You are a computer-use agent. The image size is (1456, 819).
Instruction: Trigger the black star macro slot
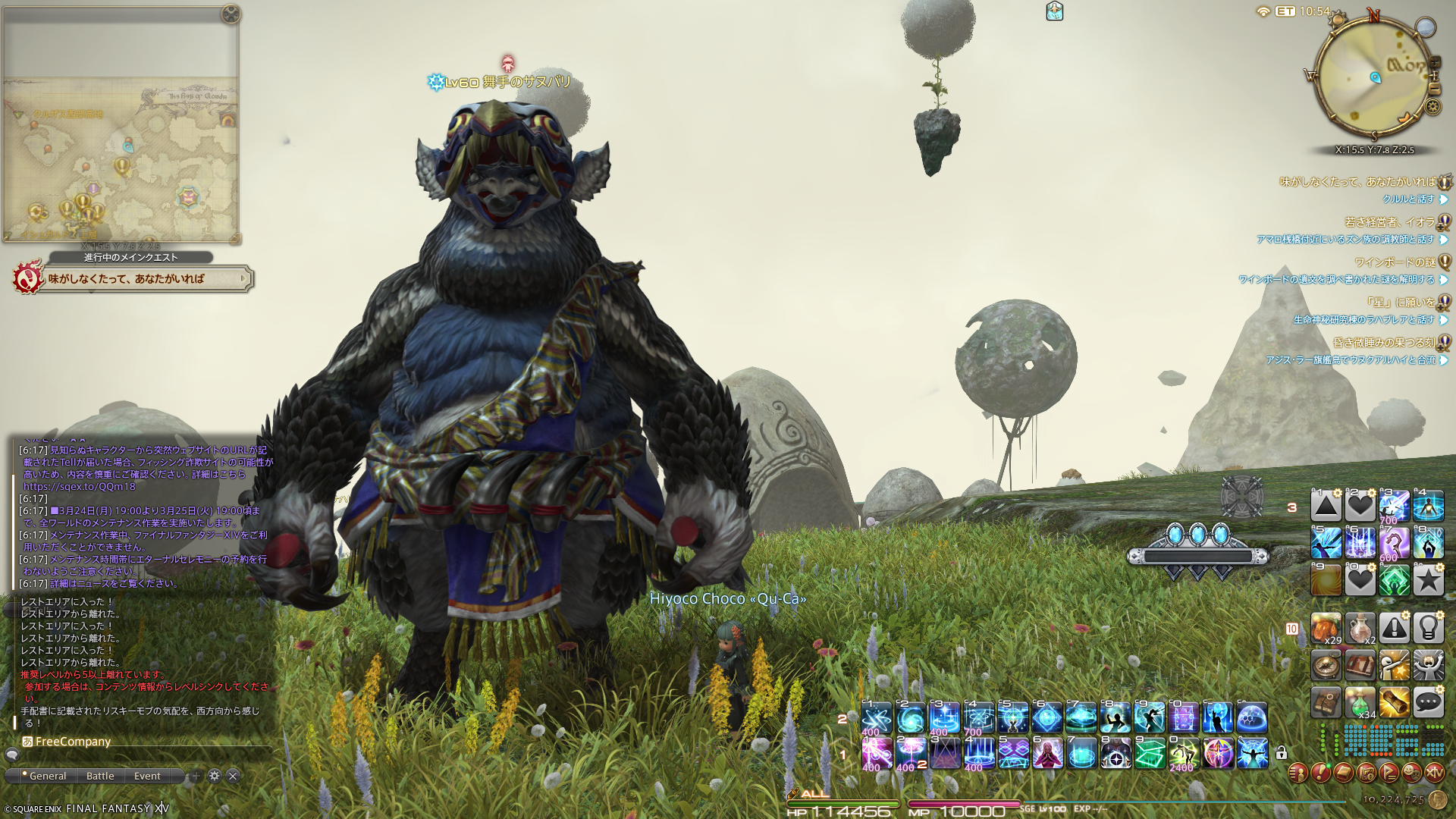pos(1428,581)
